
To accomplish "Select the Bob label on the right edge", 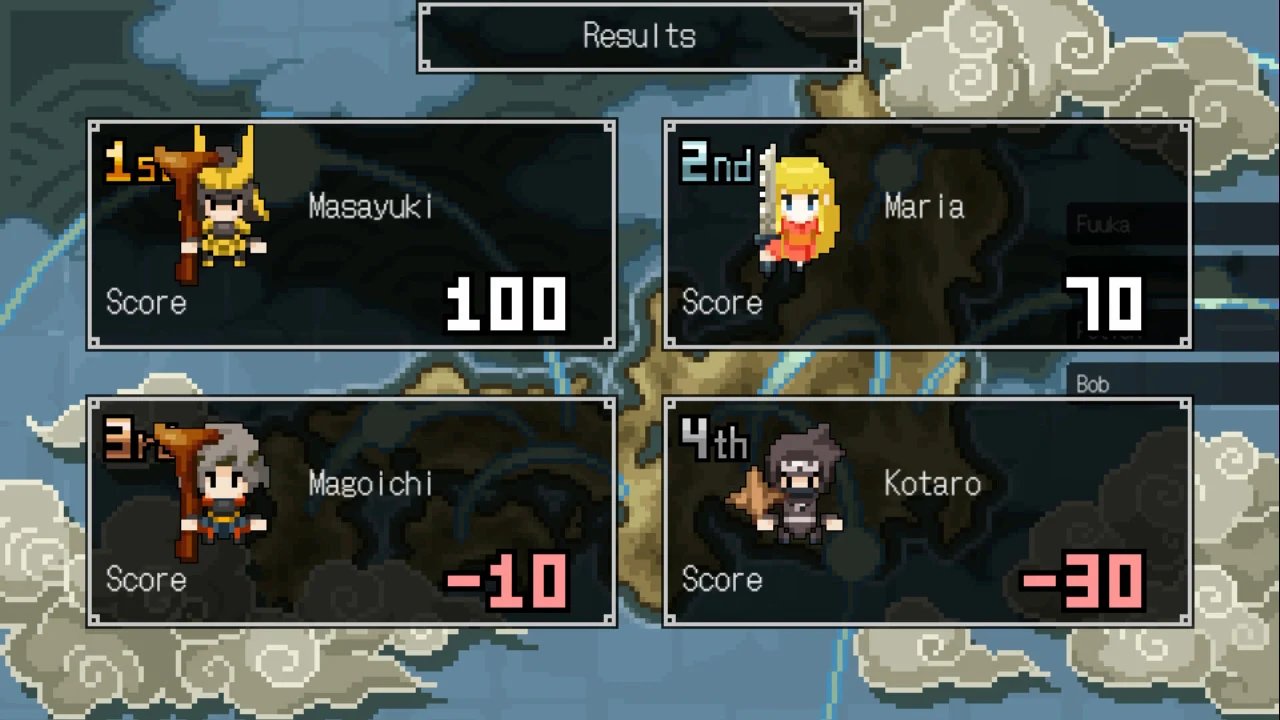I will 1092,384.
